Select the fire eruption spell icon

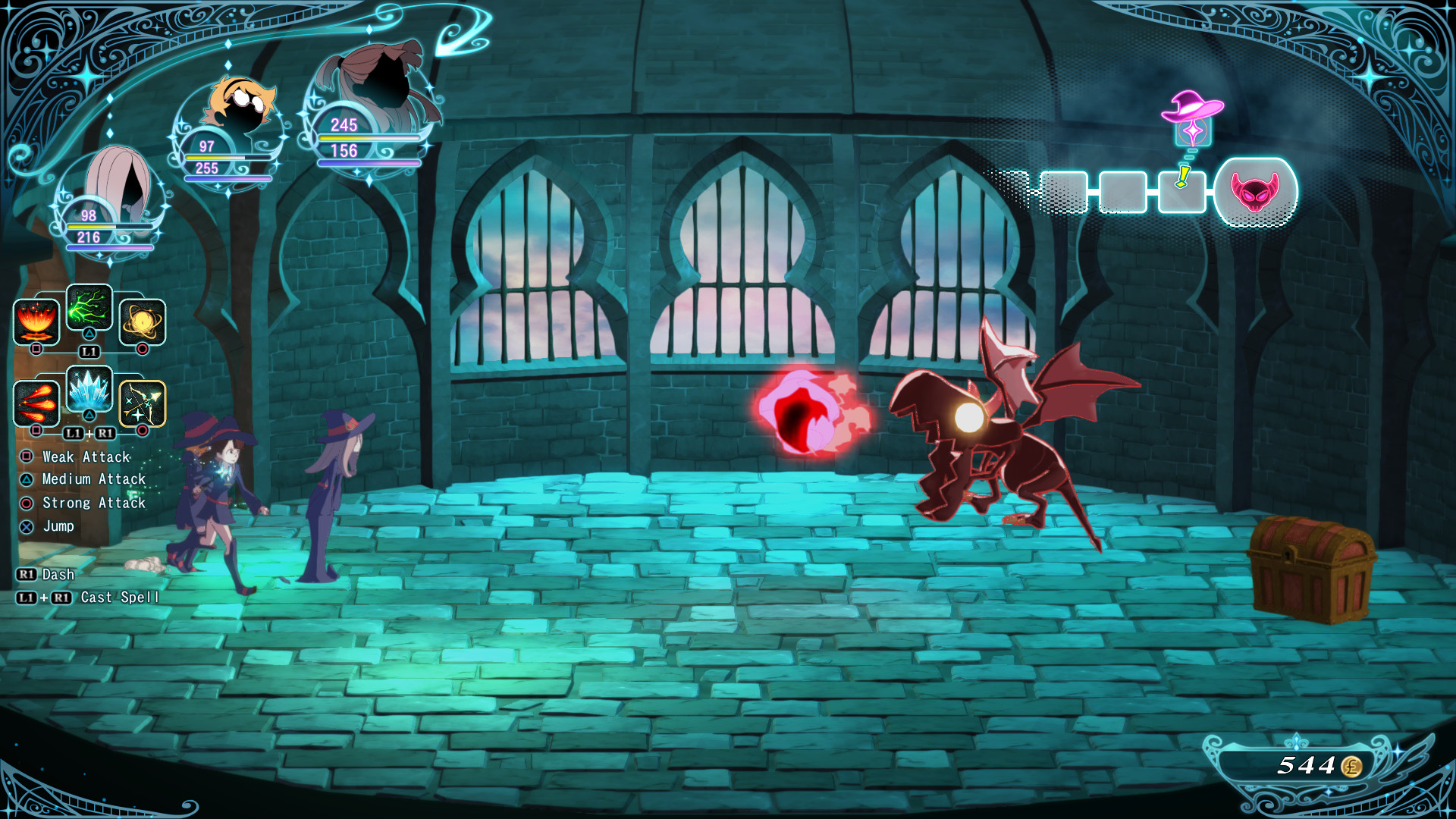[x=36, y=319]
